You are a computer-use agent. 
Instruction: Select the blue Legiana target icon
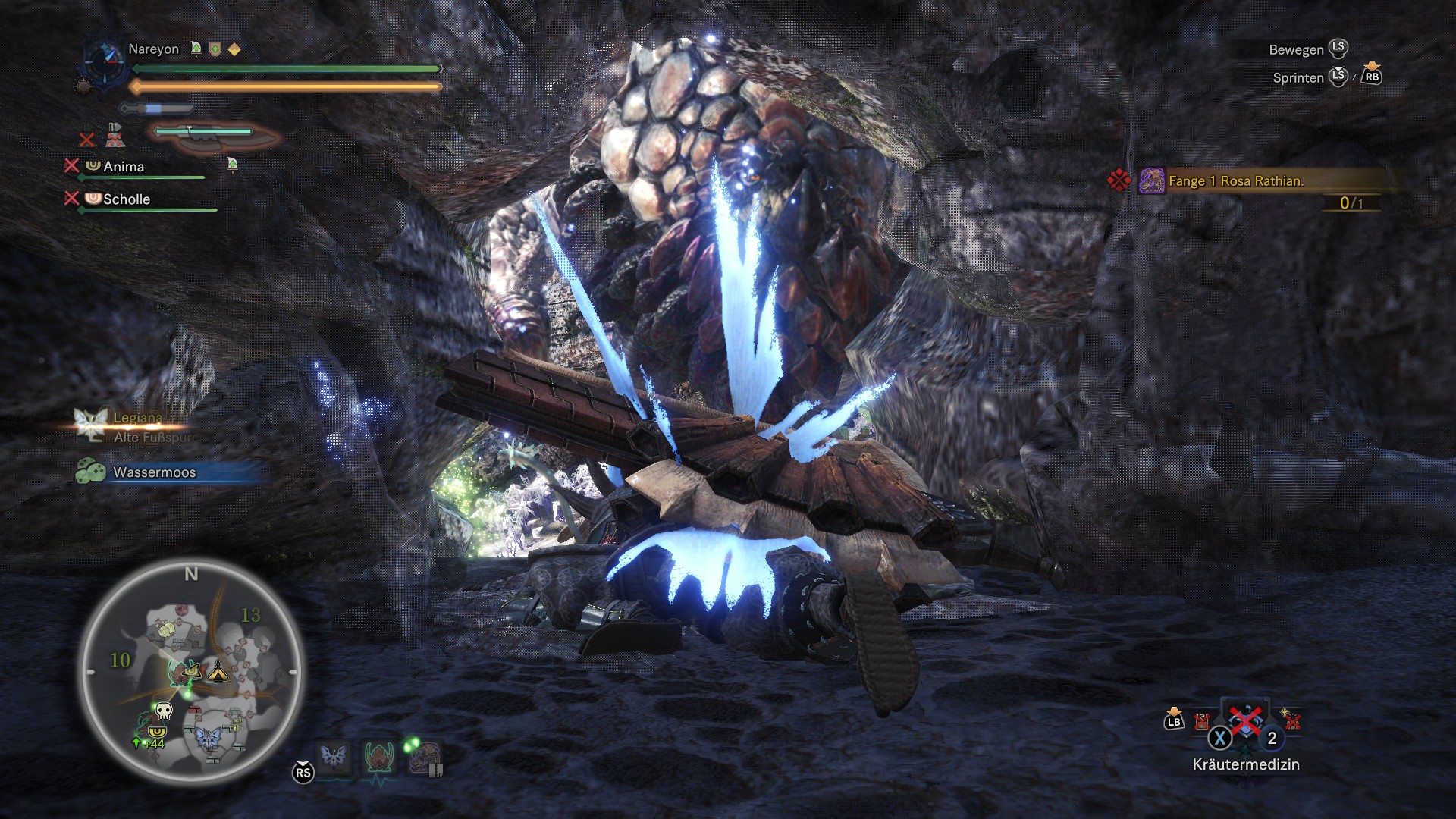(x=334, y=756)
